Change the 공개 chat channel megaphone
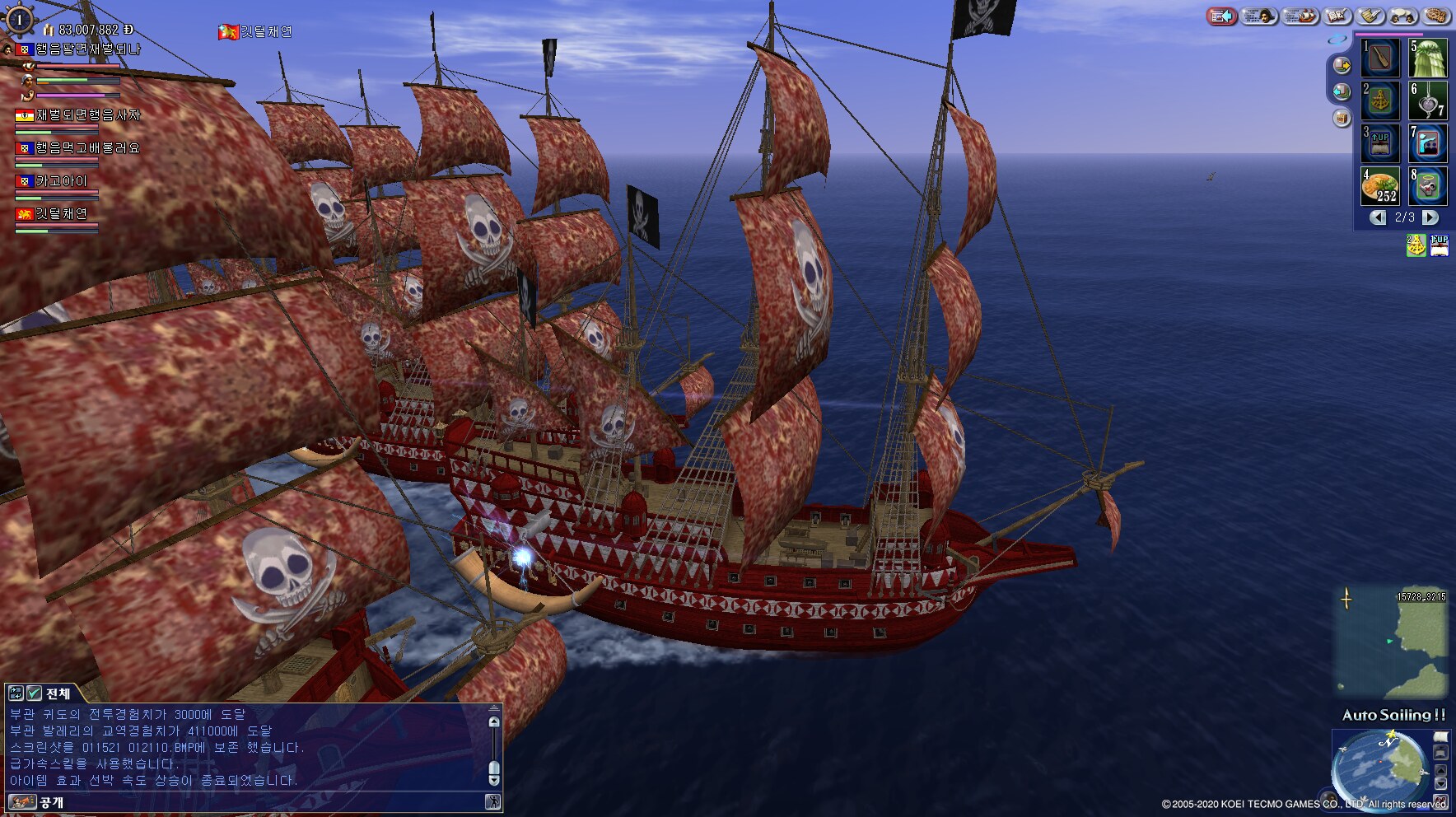This screenshot has height=817, width=1456. [x=21, y=802]
